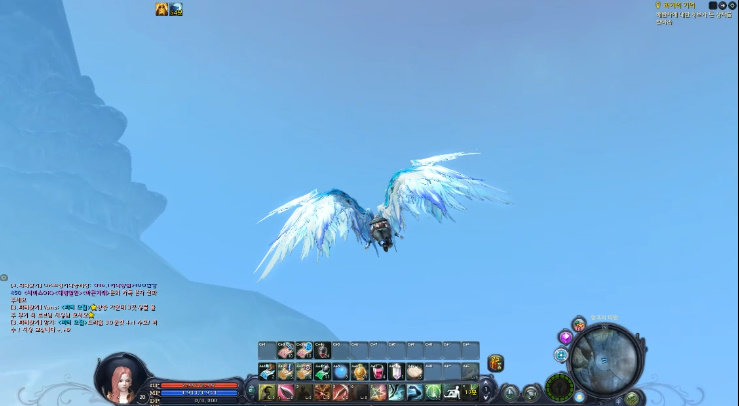The height and width of the screenshot is (406, 739).
Task: Click the character portrait
Action: [116, 378]
